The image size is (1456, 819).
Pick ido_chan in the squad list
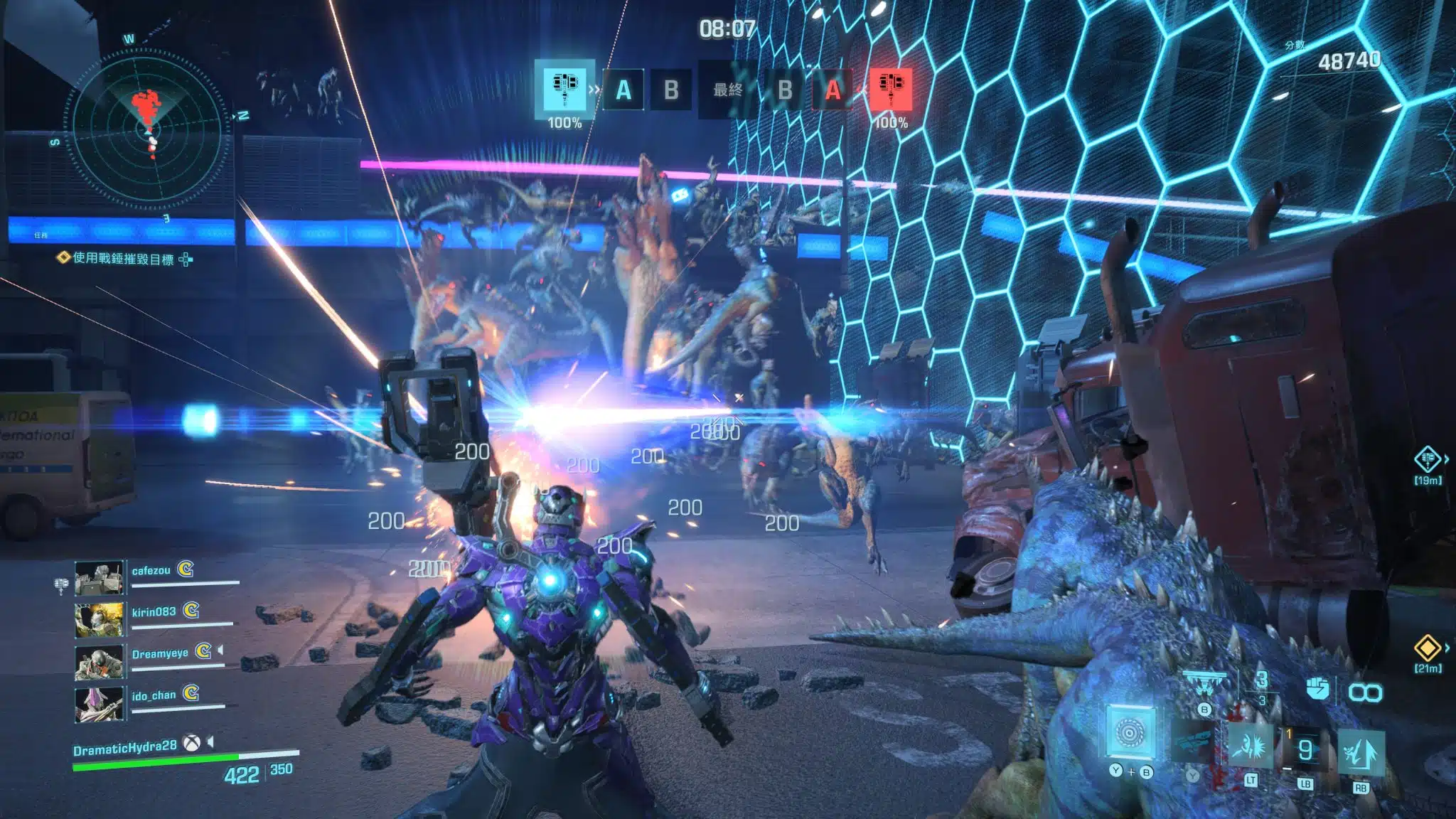(153, 695)
